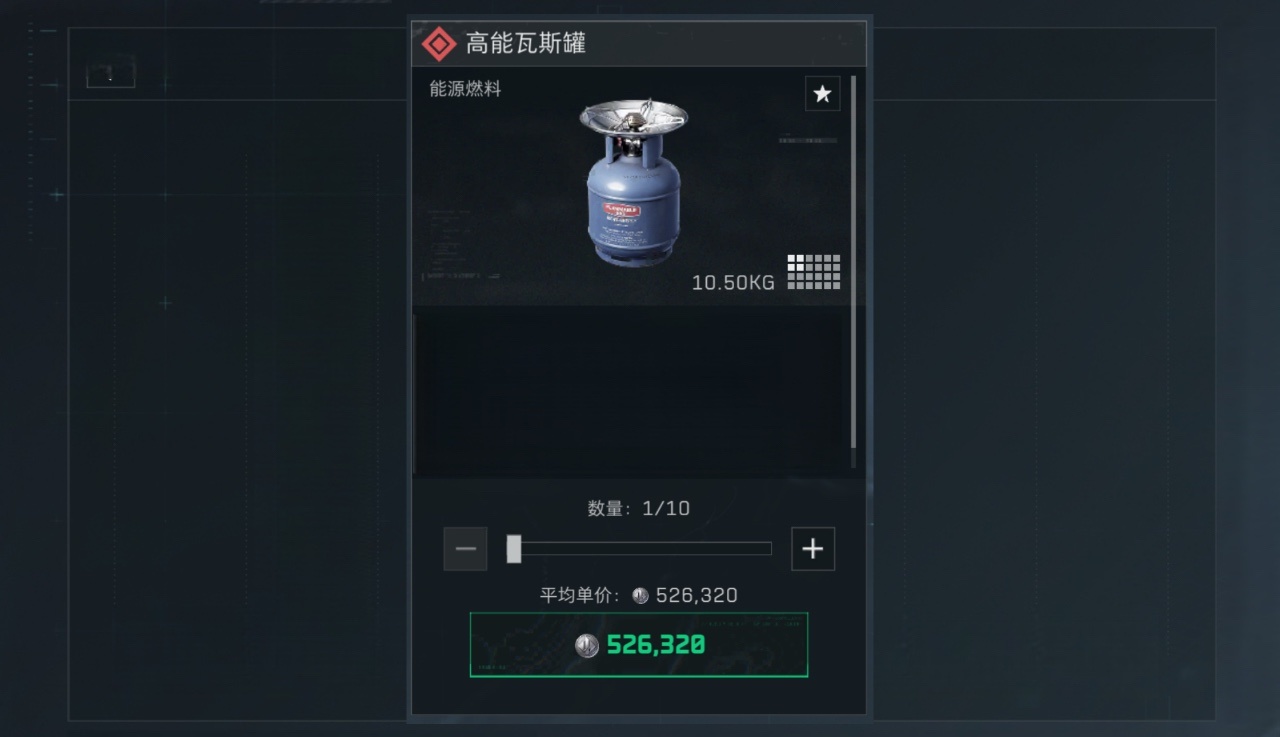Increase quantity with the plus button
This screenshot has width=1280, height=737.
(812, 549)
